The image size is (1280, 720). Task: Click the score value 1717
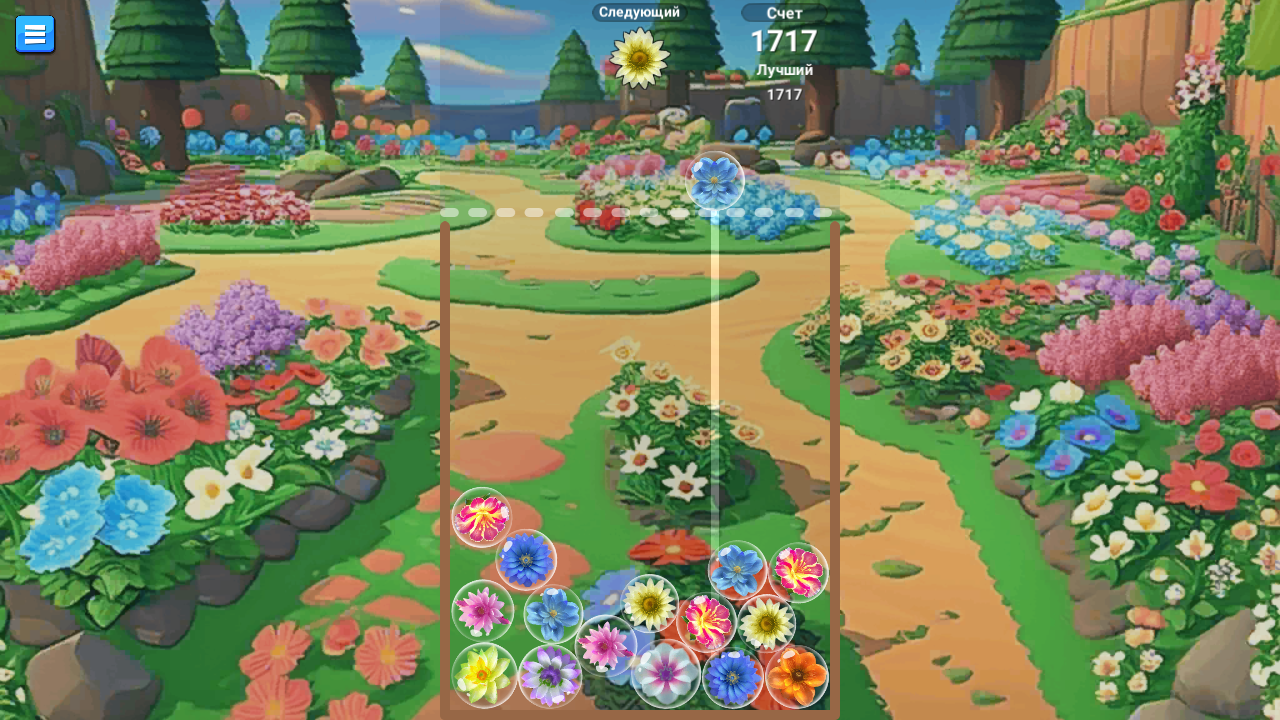pyautogui.click(x=783, y=41)
